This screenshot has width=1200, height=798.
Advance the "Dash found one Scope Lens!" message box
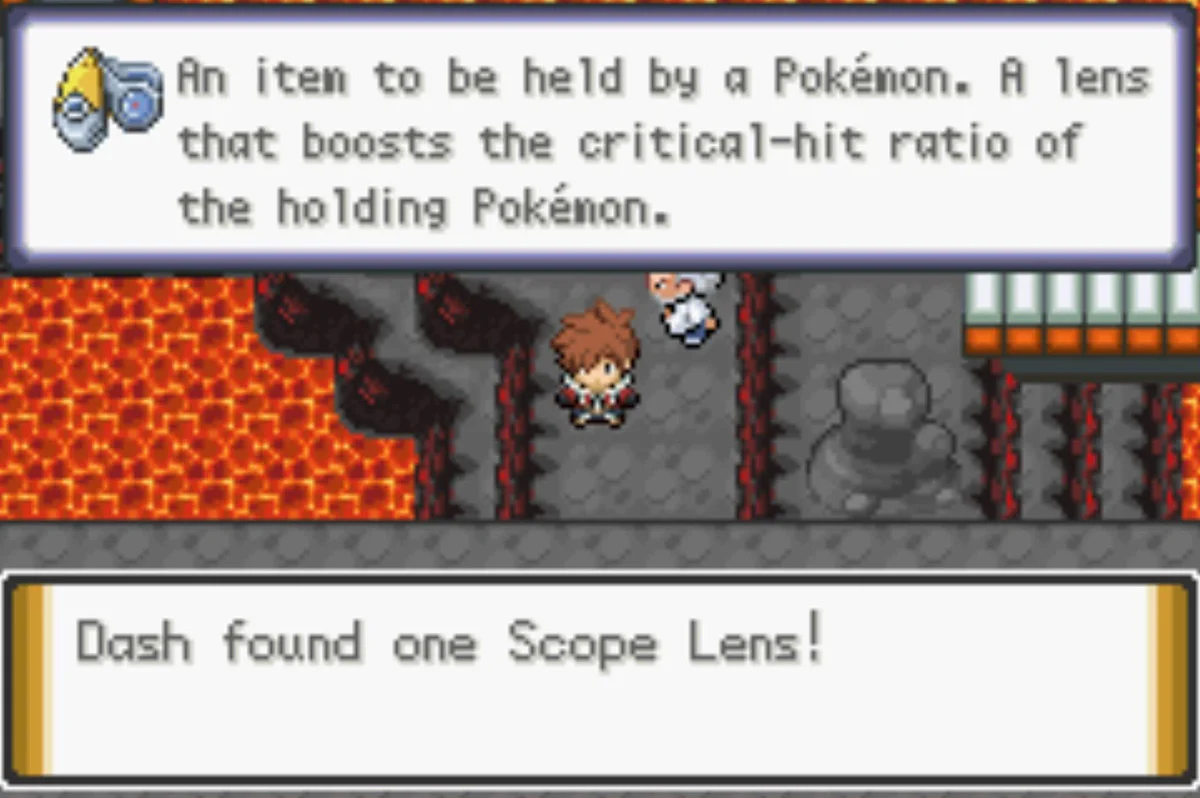[598, 677]
